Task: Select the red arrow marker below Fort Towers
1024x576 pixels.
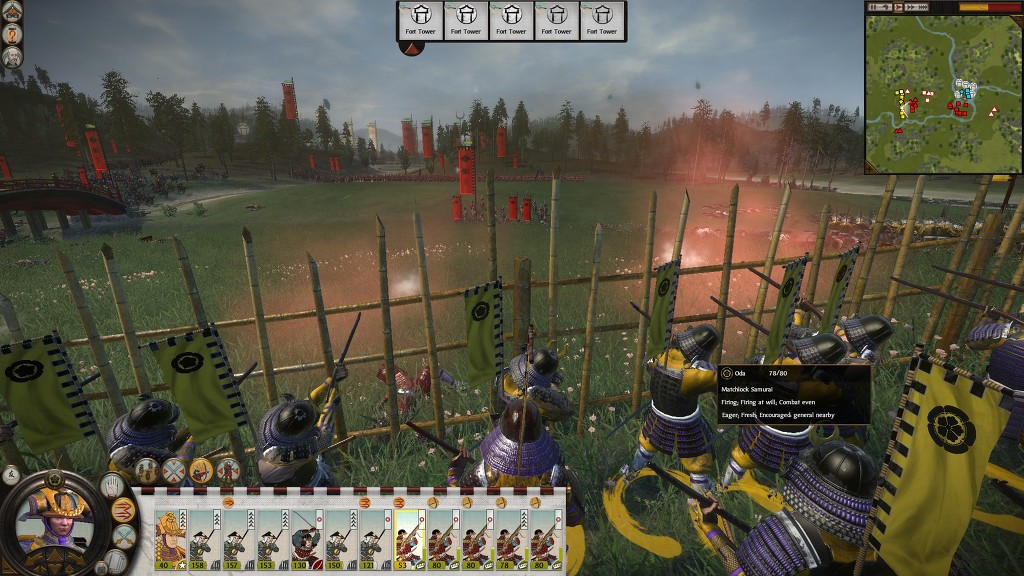Action: coord(412,46)
